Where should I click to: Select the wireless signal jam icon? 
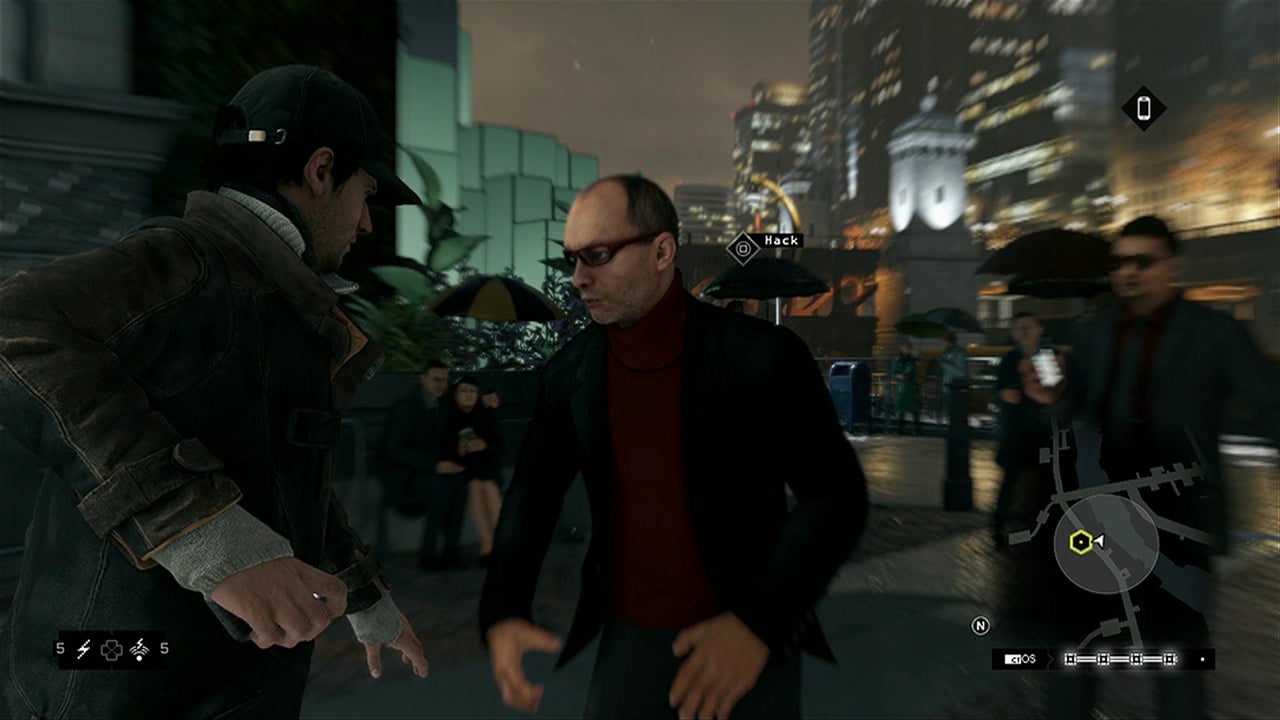137,649
